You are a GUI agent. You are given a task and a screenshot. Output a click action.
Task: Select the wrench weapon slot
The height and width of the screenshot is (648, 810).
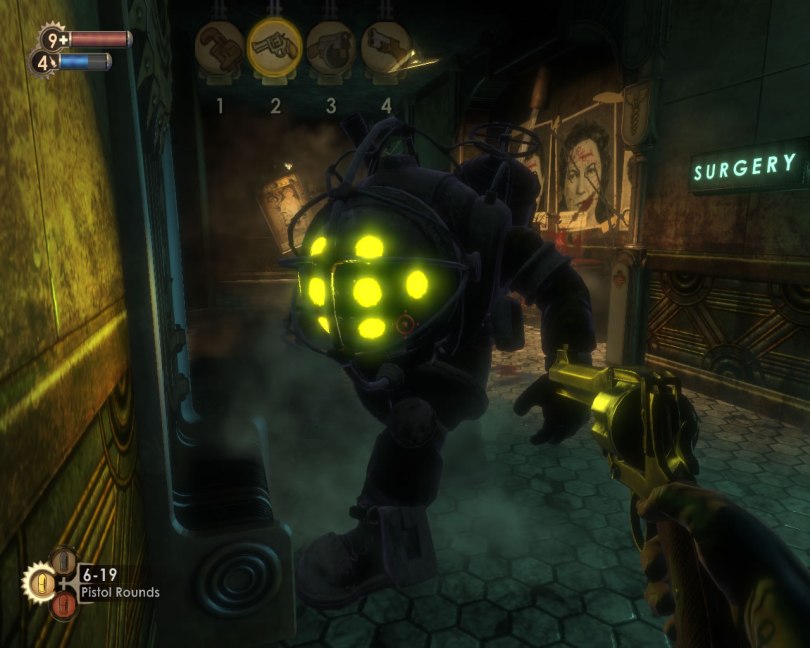coord(220,46)
